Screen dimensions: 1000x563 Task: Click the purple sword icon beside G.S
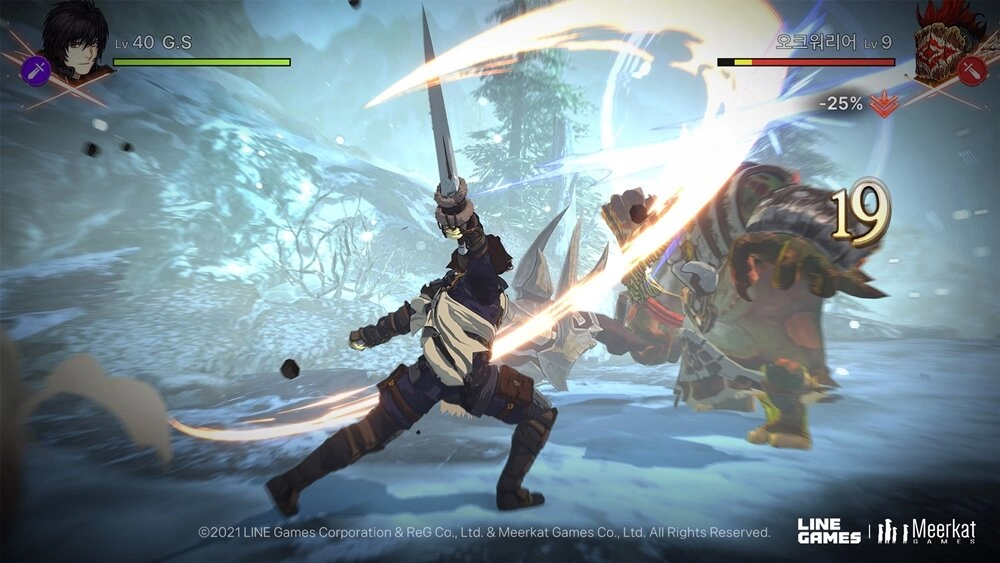coord(35,68)
